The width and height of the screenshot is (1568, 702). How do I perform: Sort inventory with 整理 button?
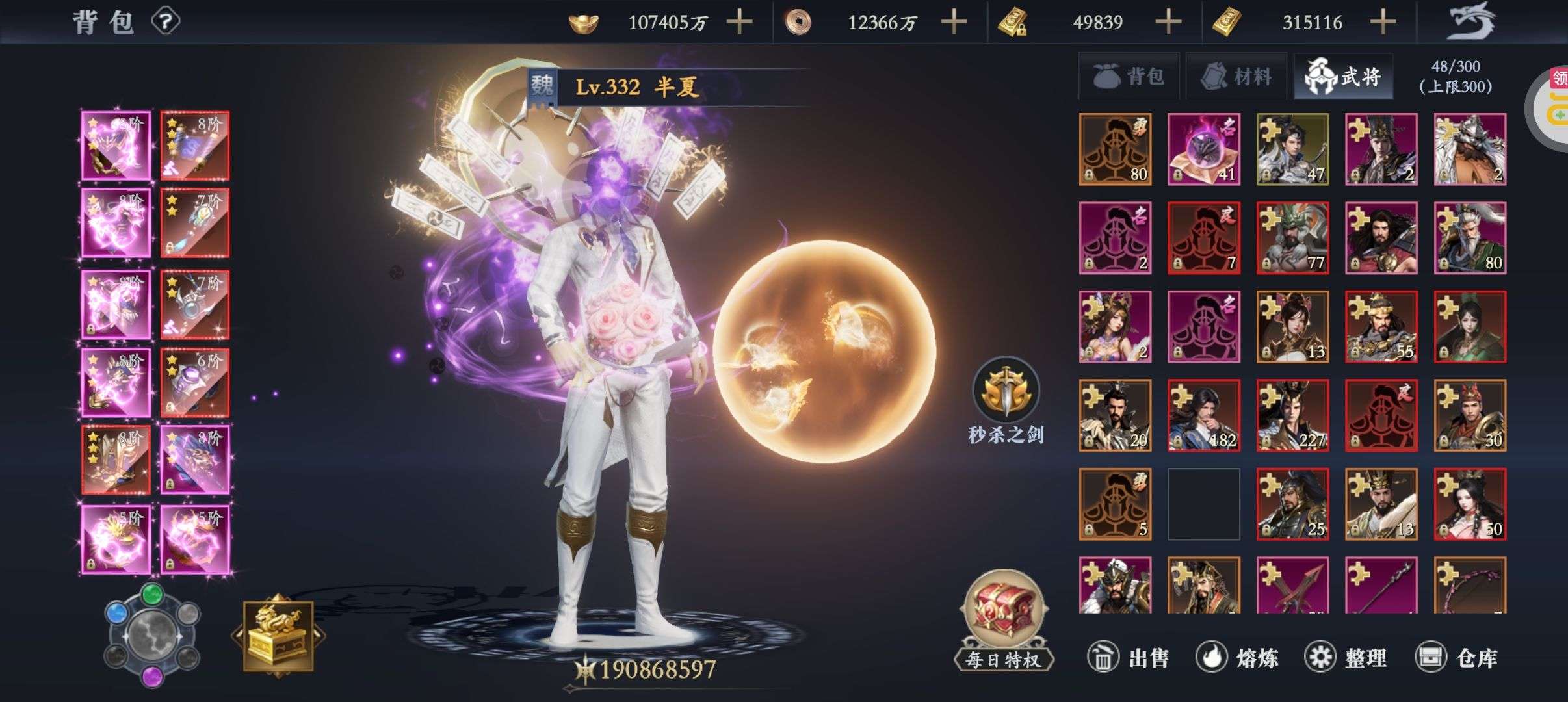1346,658
